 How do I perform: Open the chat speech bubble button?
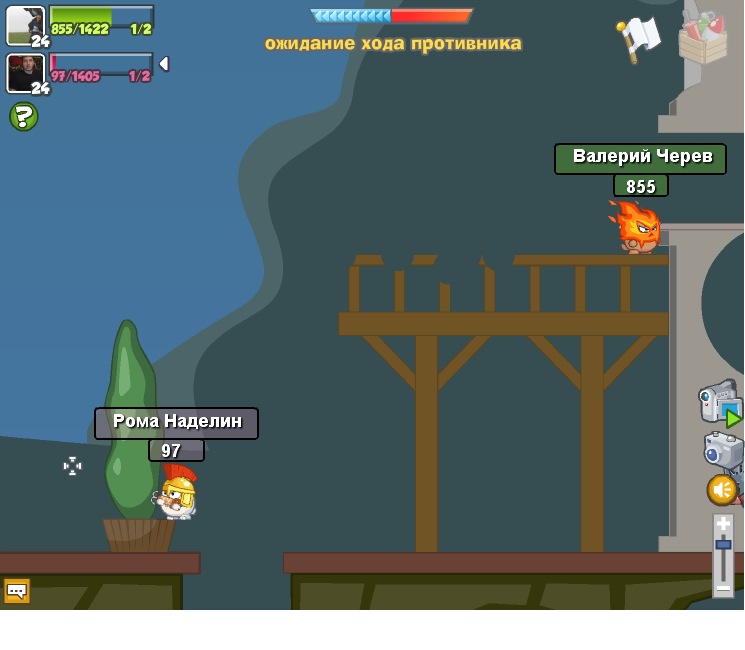(x=17, y=590)
